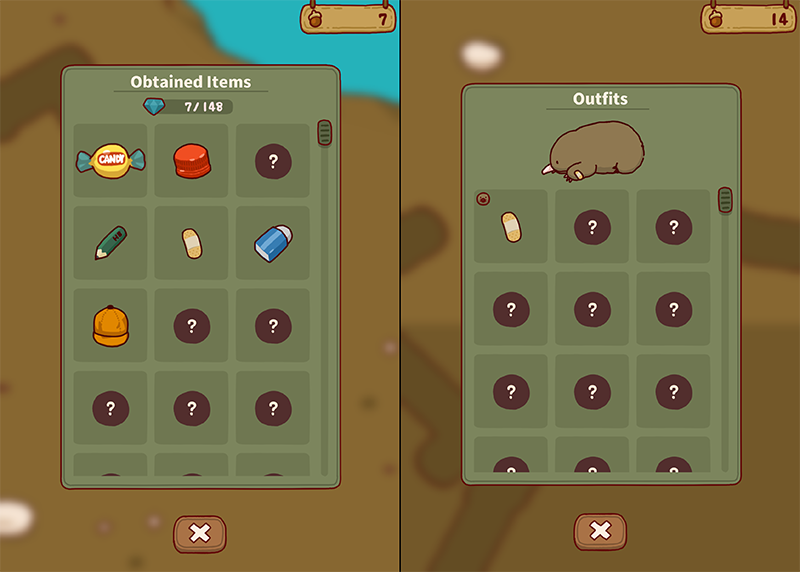
Task: Click the Obtained Items scrollbar handle
Action: click(x=324, y=133)
